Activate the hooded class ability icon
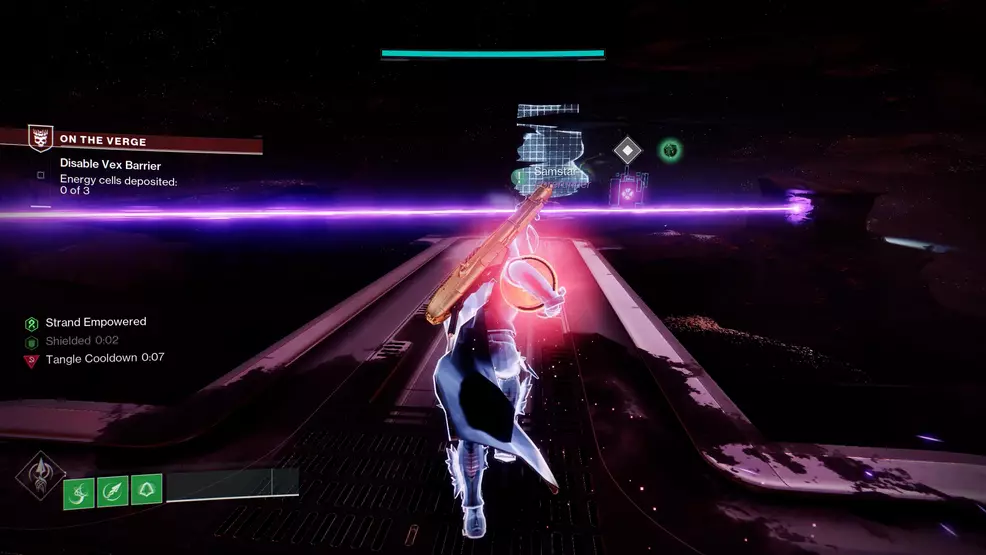Screen dimensions: 986x555 coord(146,491)
